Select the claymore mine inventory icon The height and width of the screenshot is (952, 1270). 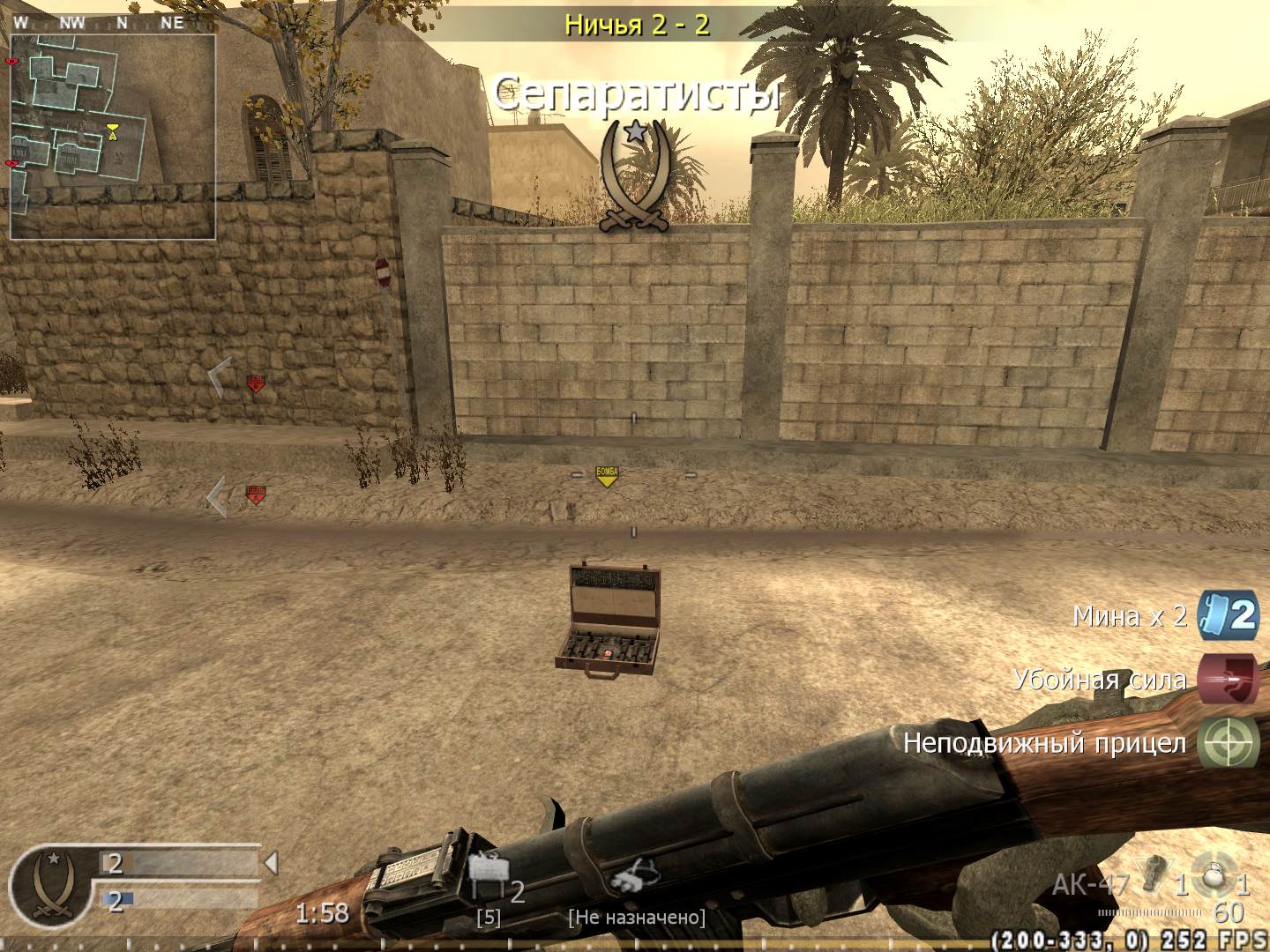(x=489, y=871)
